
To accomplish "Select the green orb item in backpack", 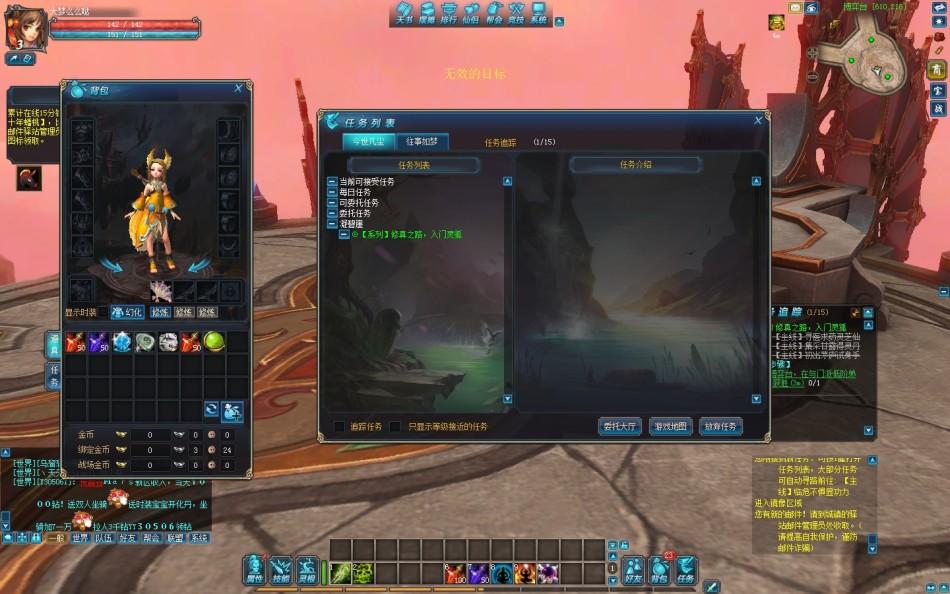I will [214, 342].
